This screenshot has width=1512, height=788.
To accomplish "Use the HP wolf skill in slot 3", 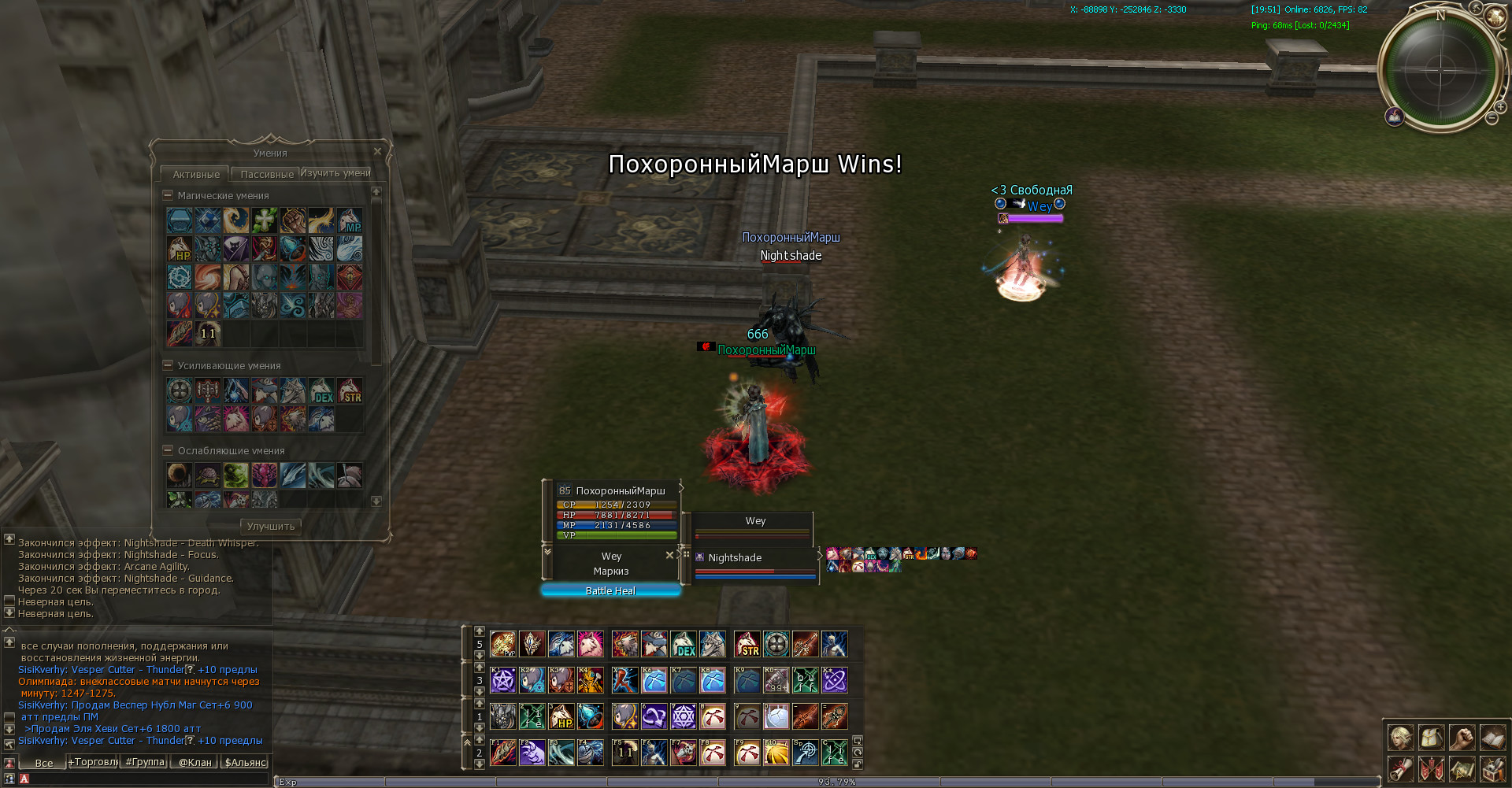I will pos(561,716).
